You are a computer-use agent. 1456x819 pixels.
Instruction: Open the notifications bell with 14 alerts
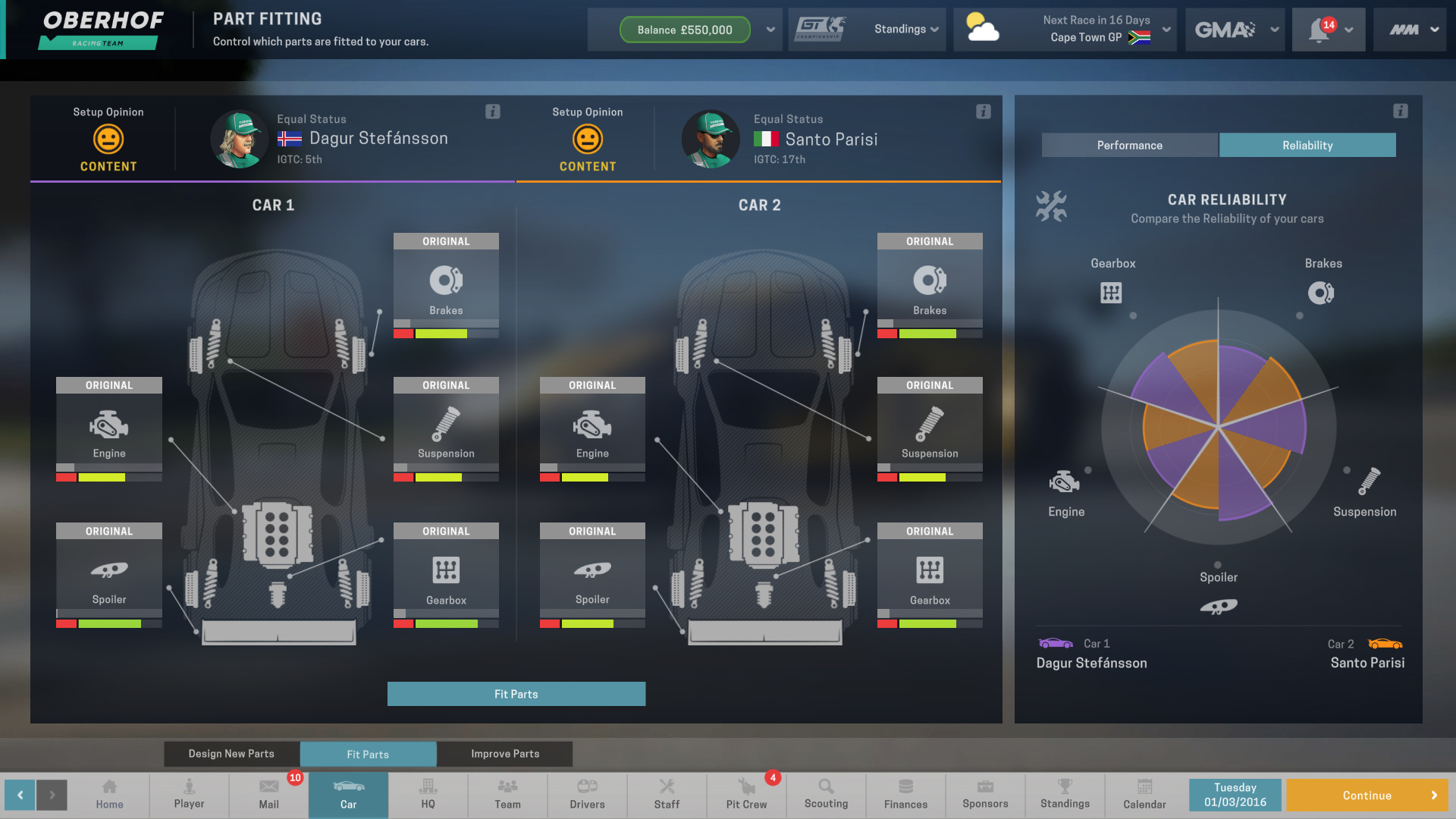coord(1322,30)
